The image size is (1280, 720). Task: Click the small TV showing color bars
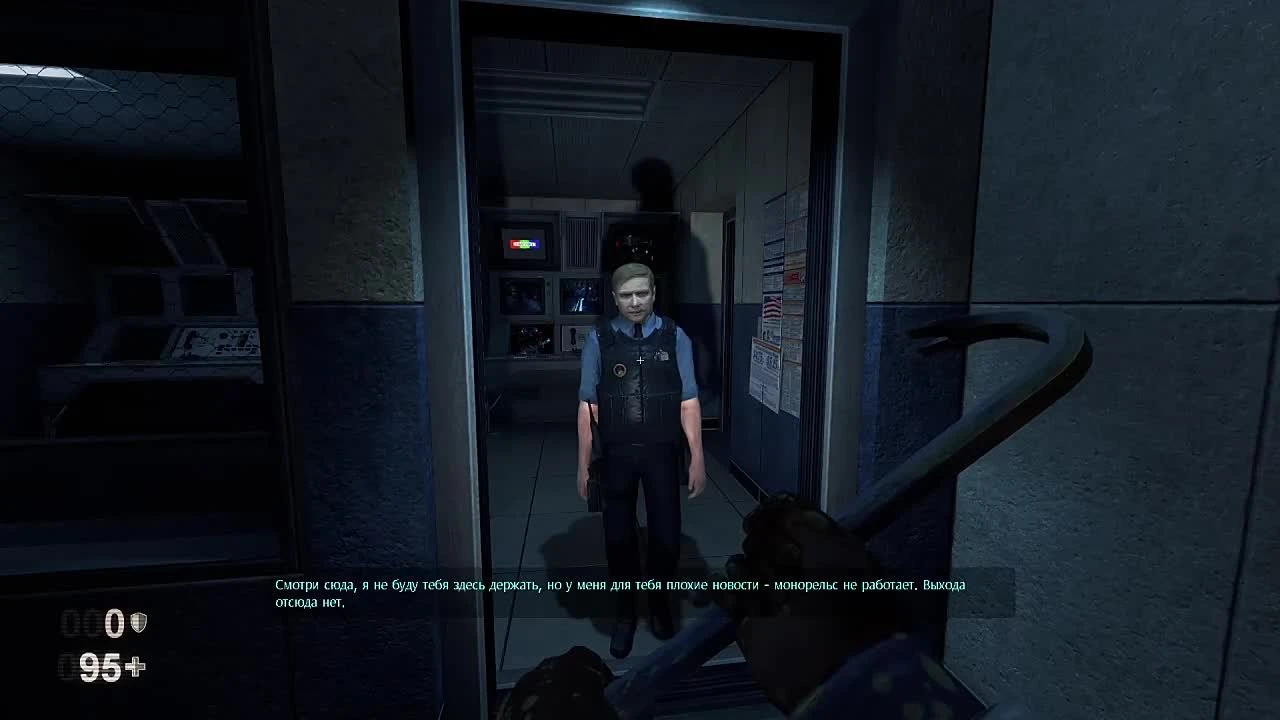click(x=523, y=243)
